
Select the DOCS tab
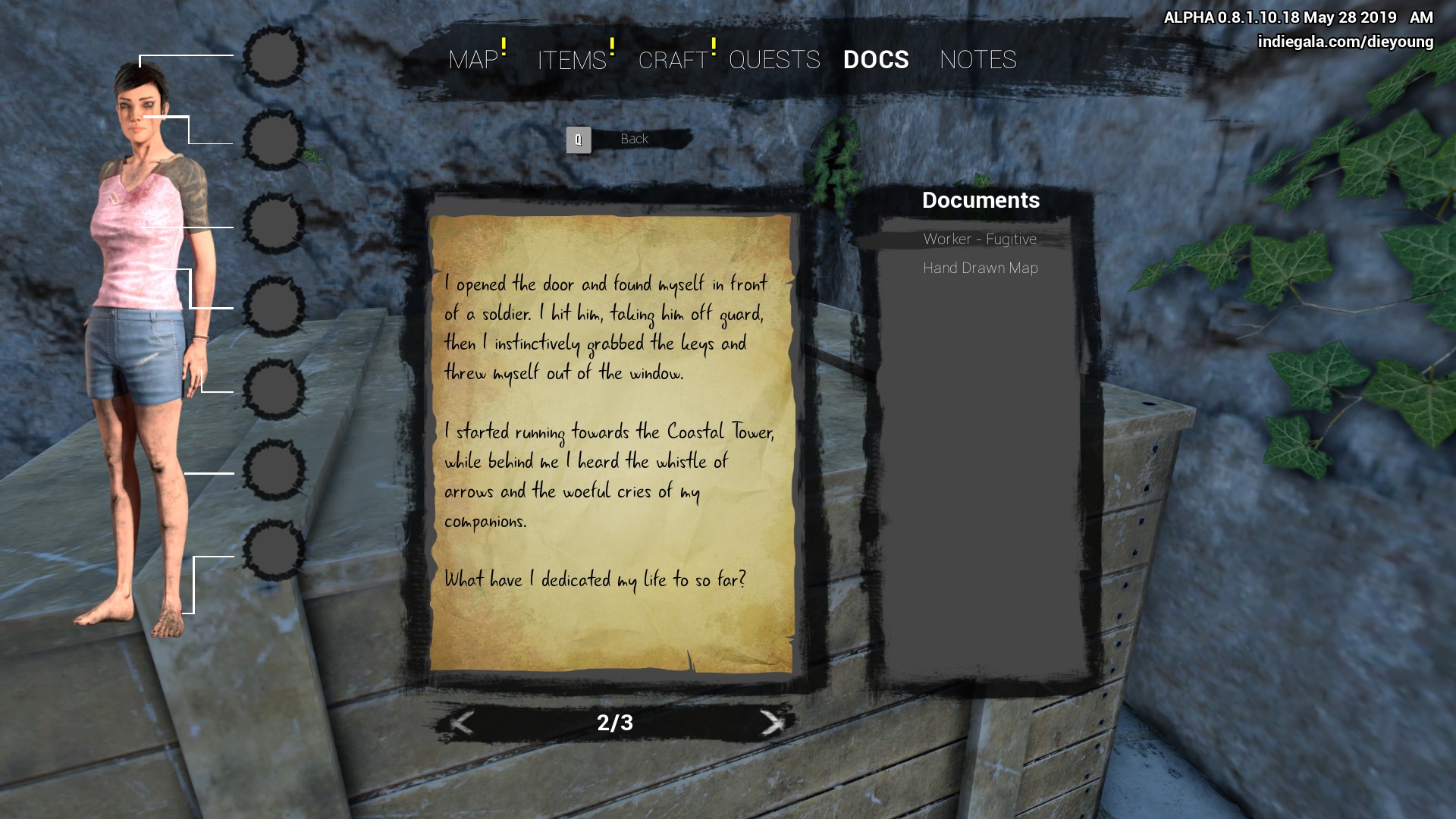(x=876, y=60)
